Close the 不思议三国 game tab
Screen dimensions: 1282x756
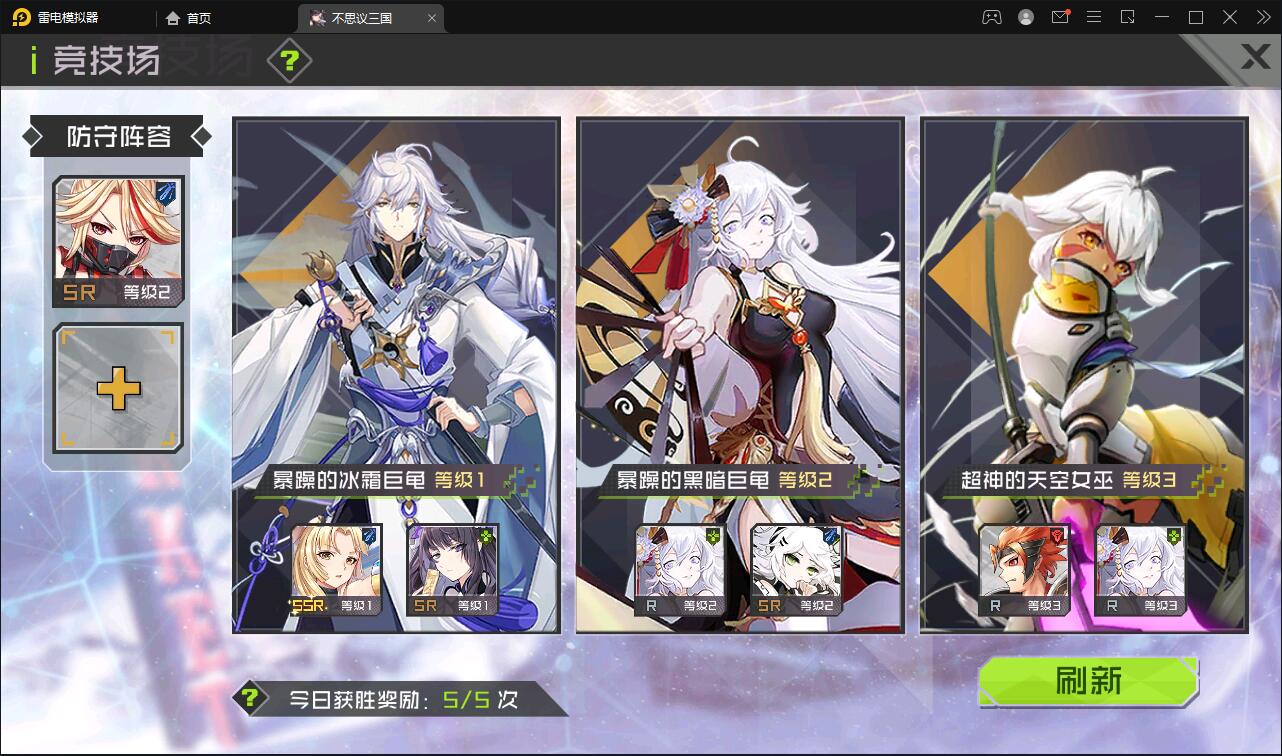[x=431, y=18]
